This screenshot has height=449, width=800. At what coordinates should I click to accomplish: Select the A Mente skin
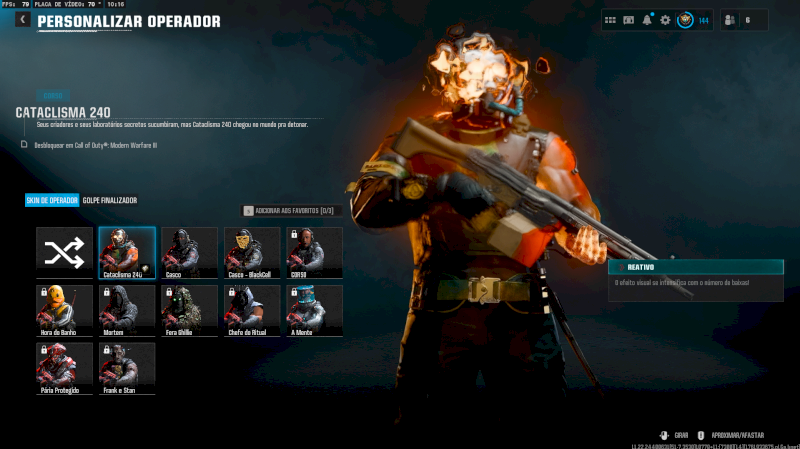tap(314, 310)
